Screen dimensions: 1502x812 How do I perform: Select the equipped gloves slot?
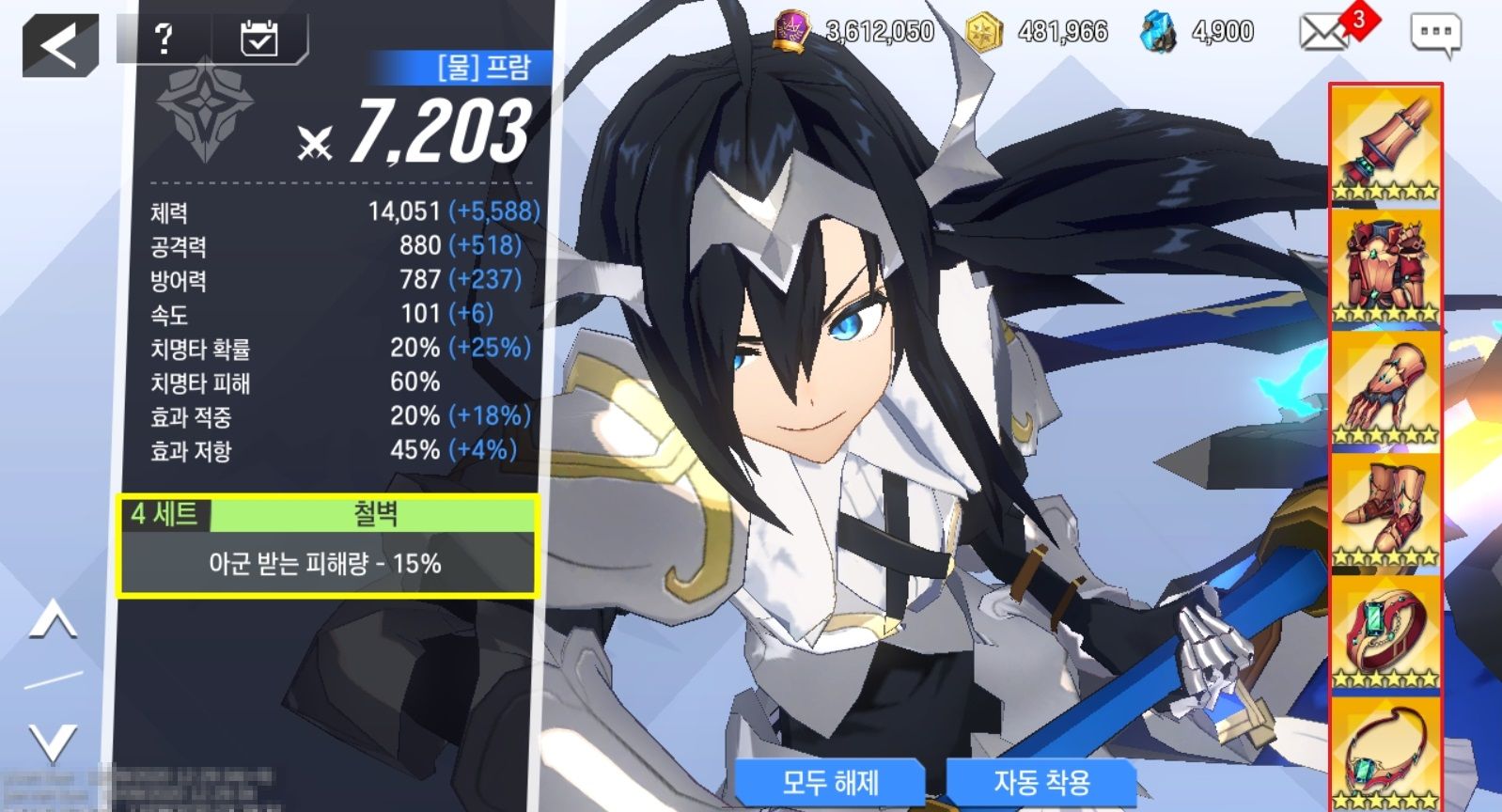(1385, 389)
